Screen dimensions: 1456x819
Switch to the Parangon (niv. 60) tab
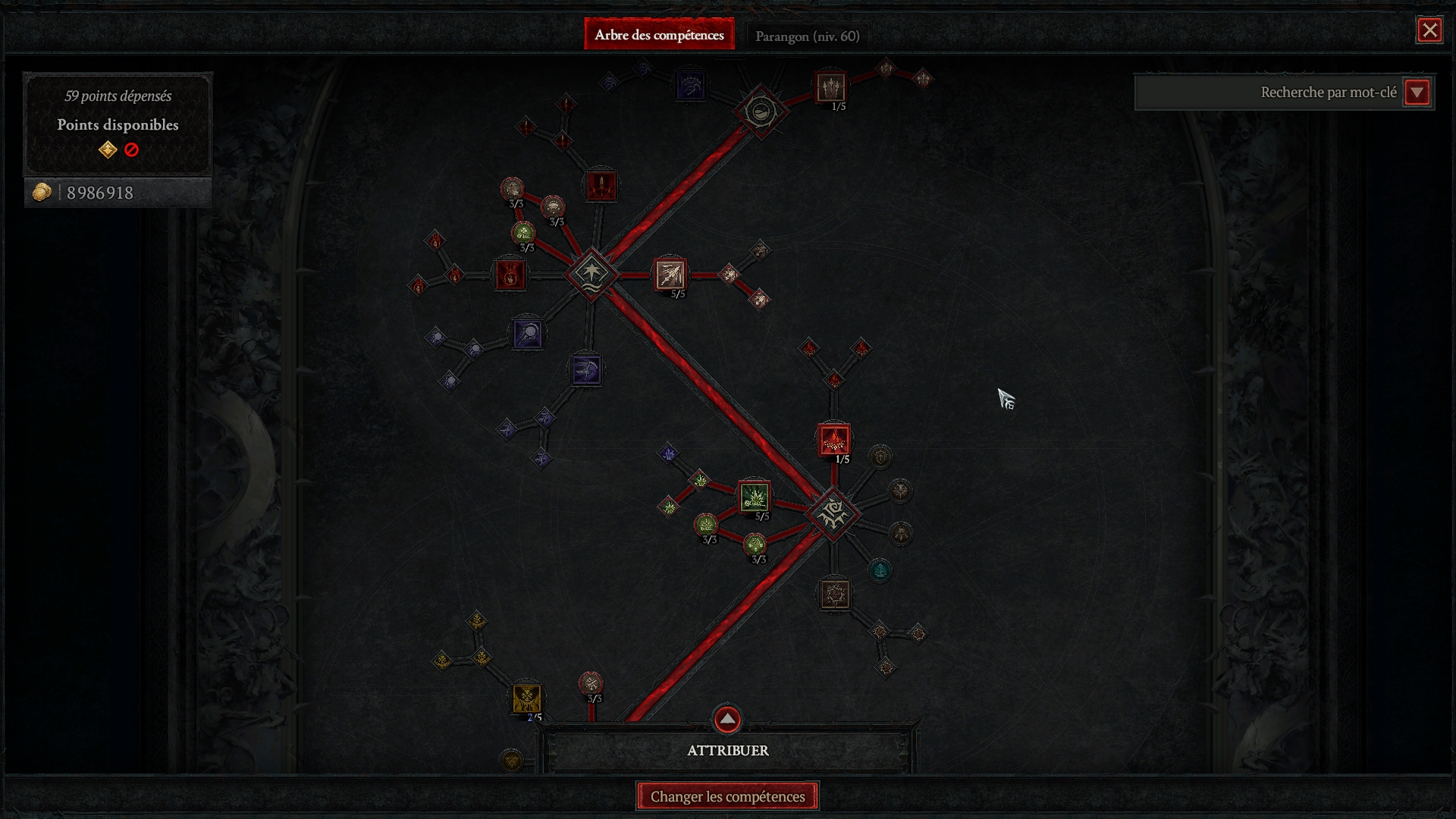pyautogui.click(x=807, y=36)
